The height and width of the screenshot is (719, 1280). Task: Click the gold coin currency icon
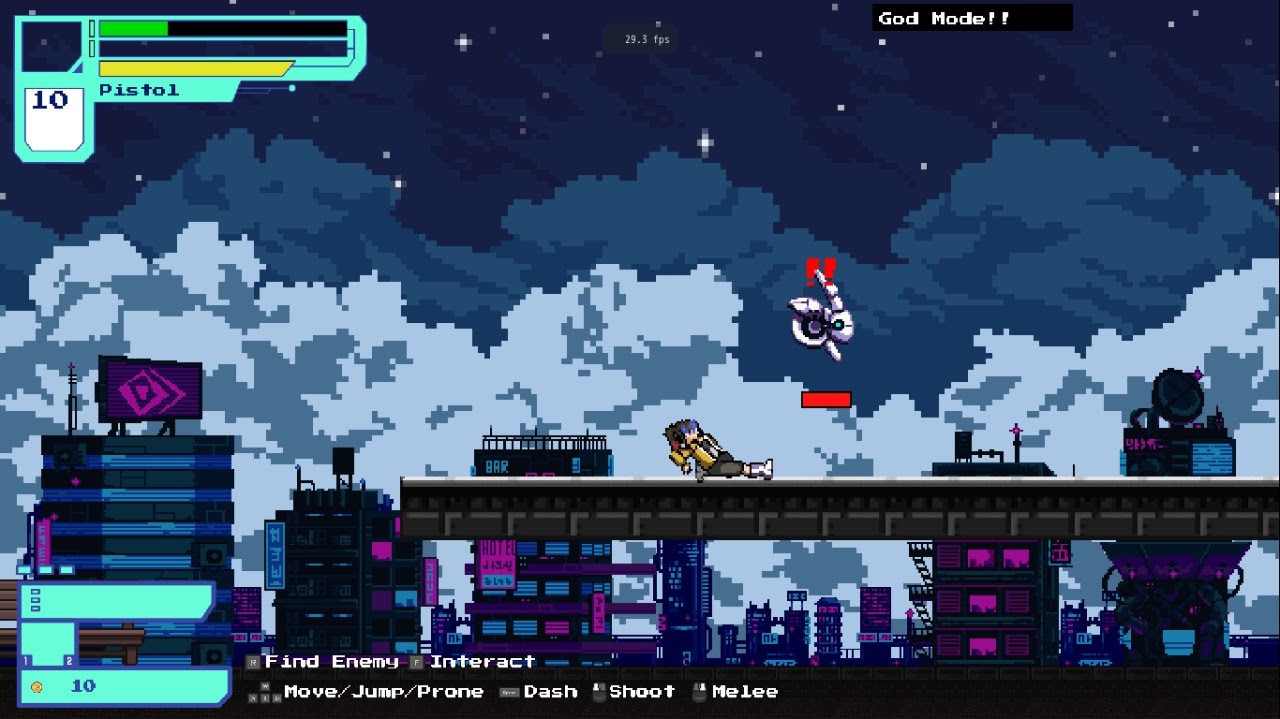(x=37, y=687)
